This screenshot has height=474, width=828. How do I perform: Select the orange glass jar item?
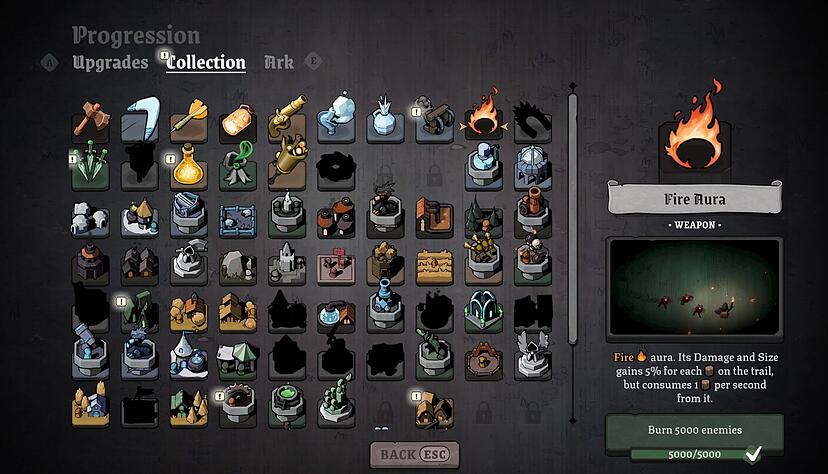[x=238, y=121]
